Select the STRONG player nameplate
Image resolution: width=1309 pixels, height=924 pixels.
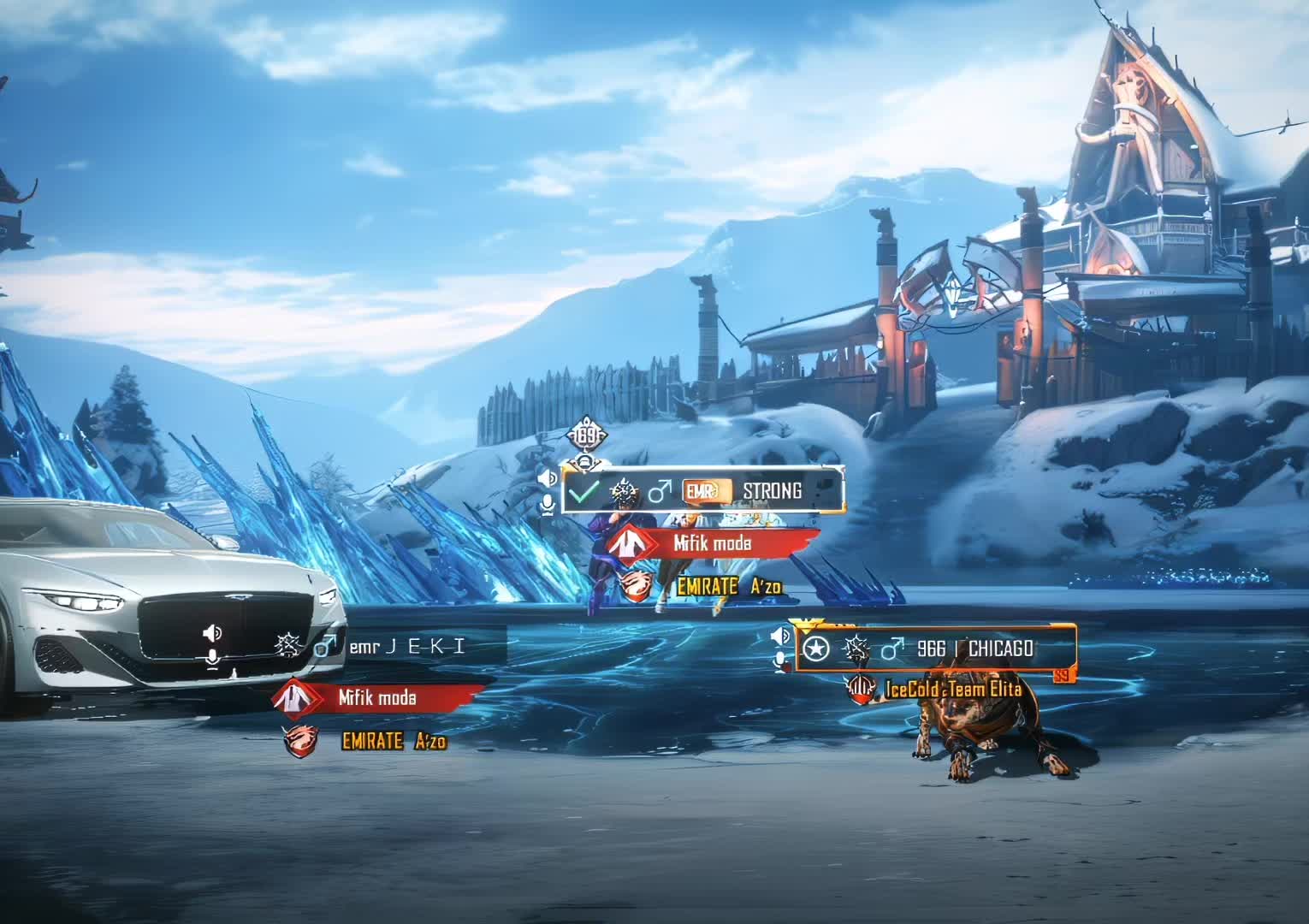(x=702, y=491)
